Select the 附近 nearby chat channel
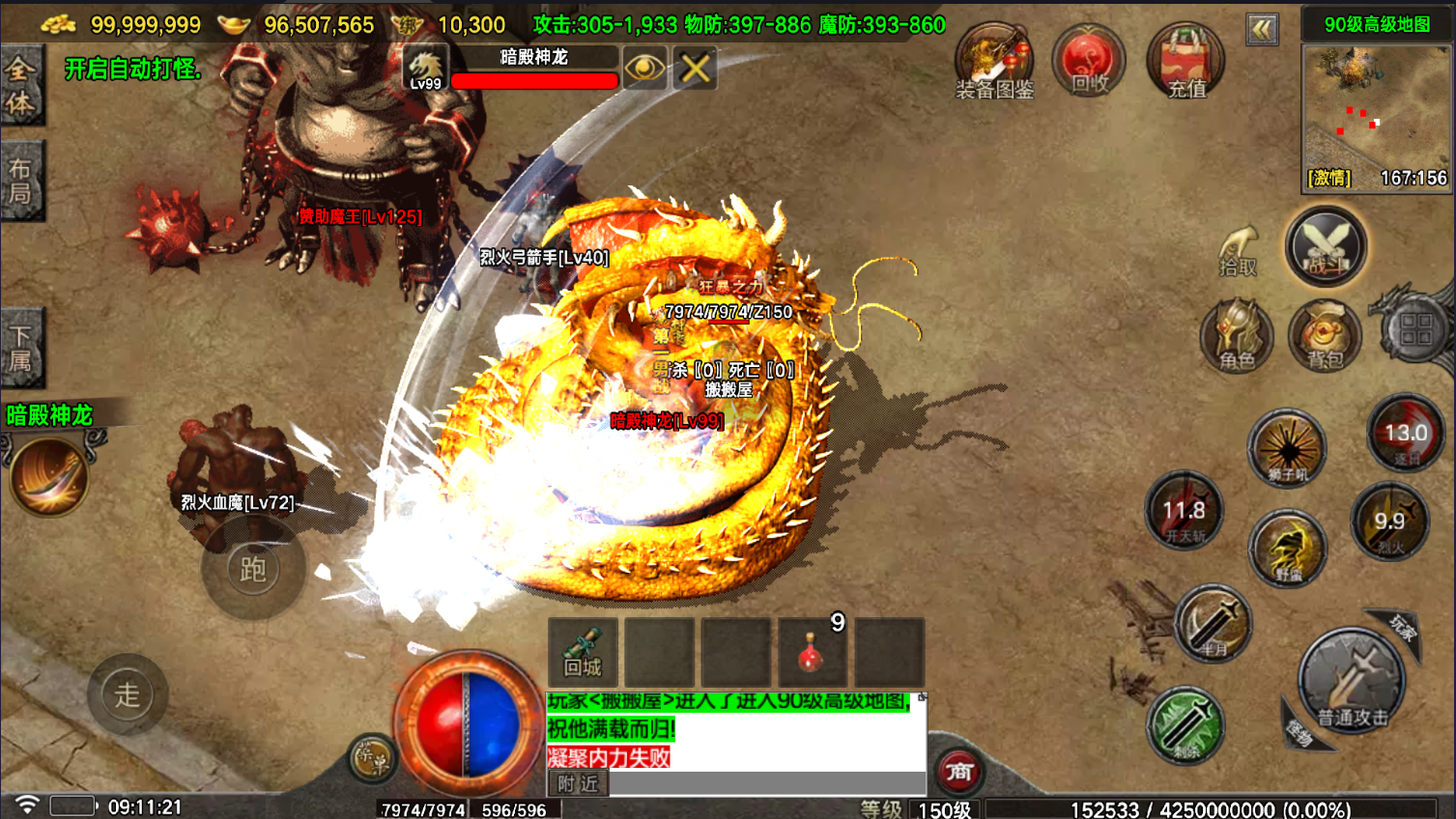 (x=578, y=784)
